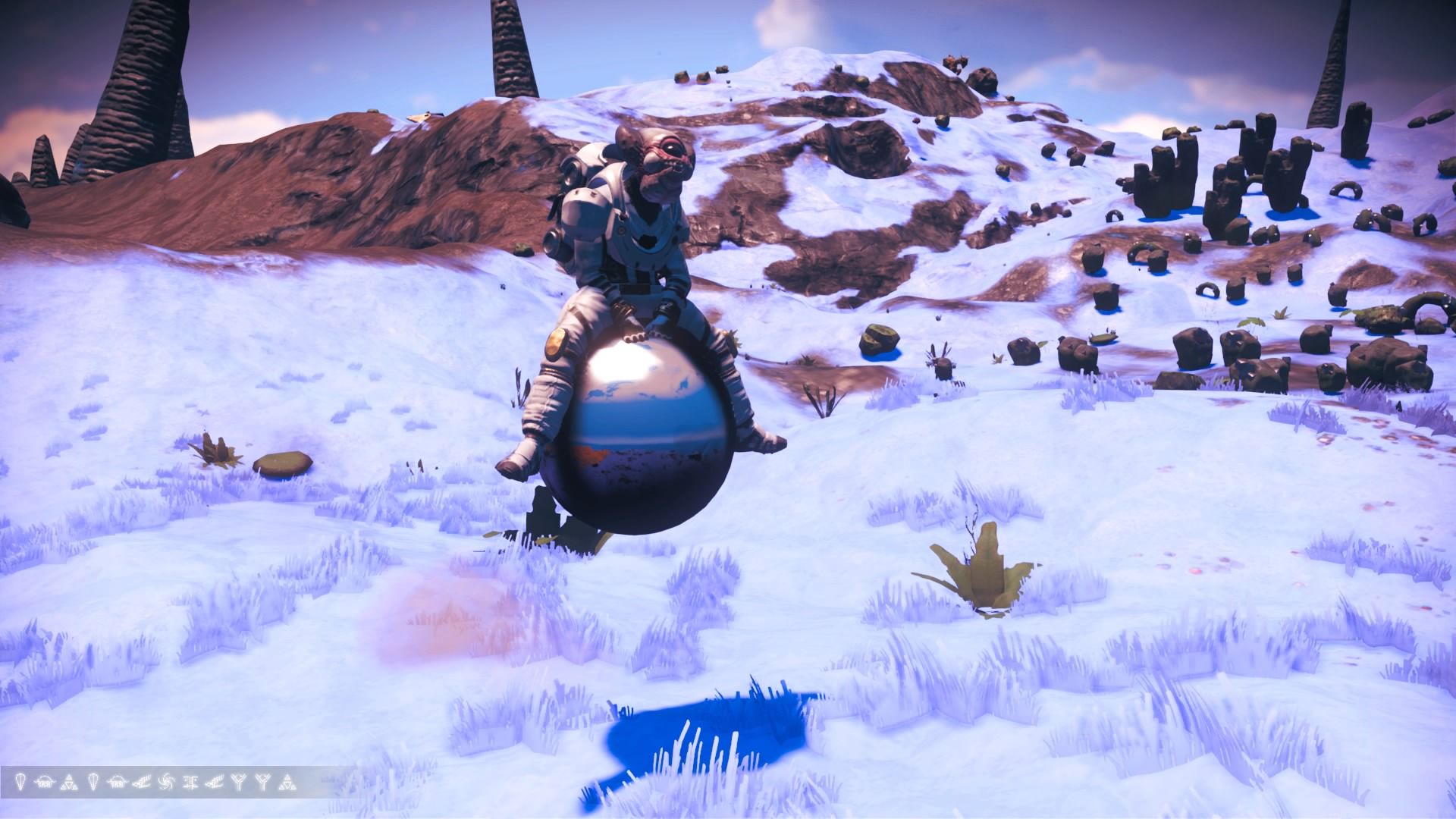Select the Atlas triangles glyph third in row
The image size is (1456, 819).
tap(69, 781)
